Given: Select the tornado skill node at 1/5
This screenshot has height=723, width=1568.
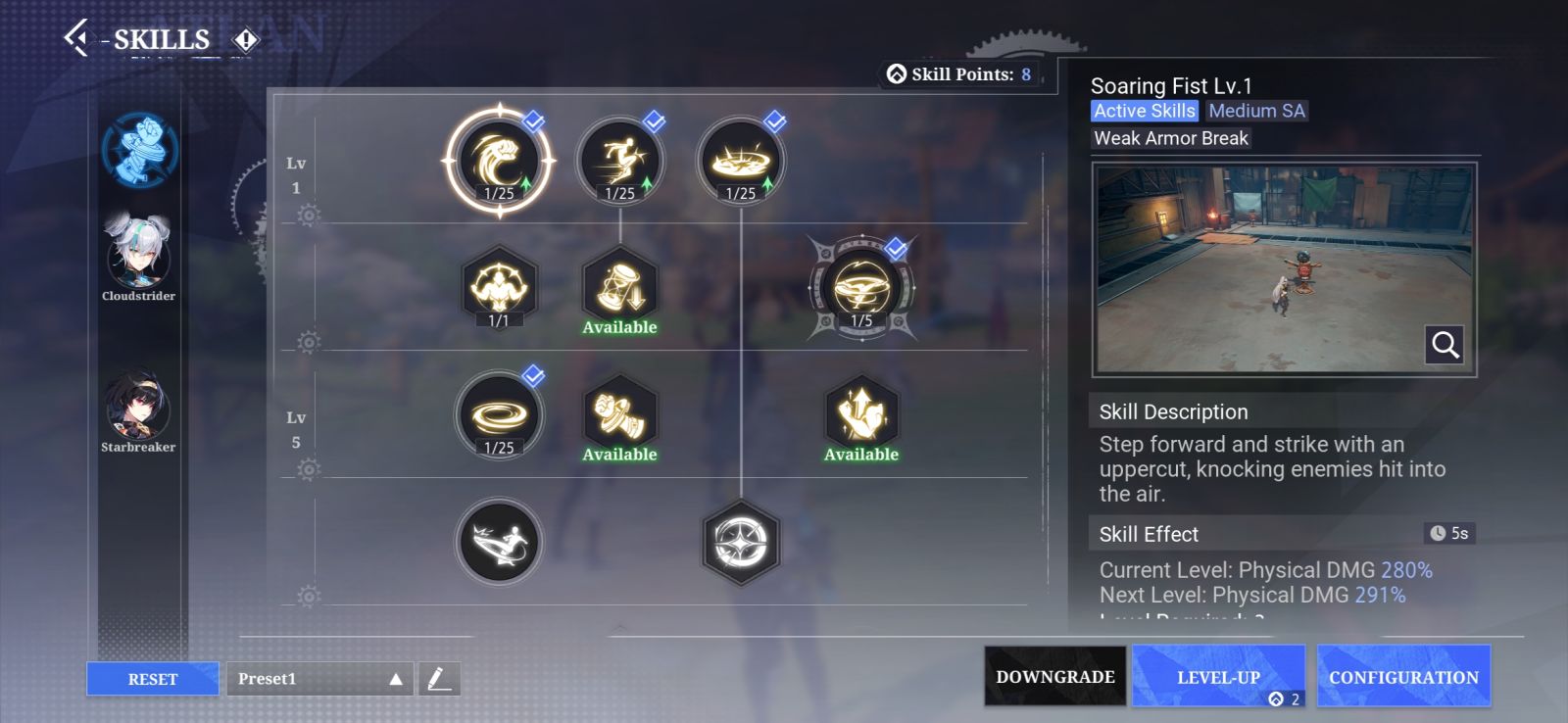Looking at the screenshot, I should [861, 288].
